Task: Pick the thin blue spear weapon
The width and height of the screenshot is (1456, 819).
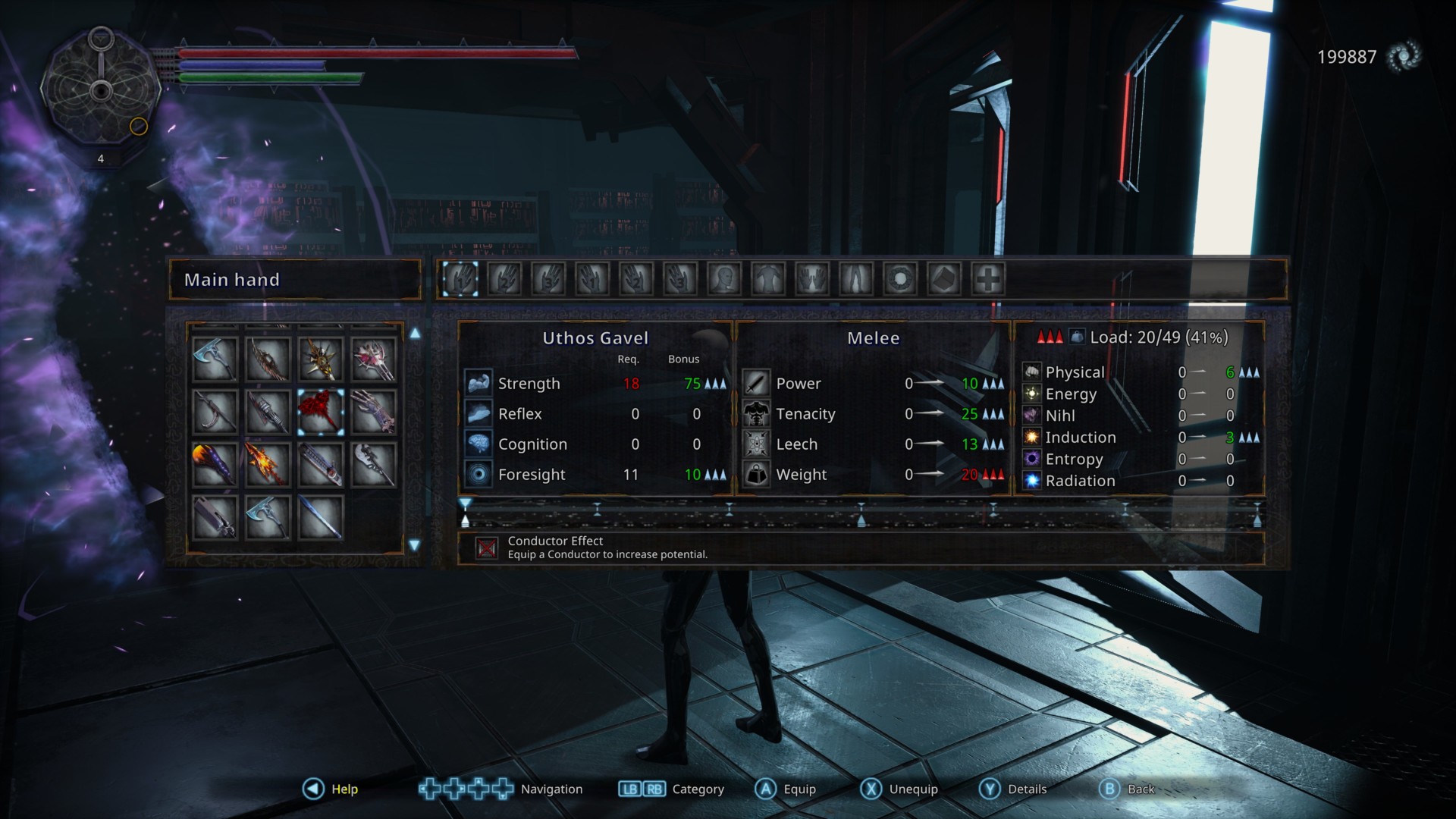Action: pos(321,517)
